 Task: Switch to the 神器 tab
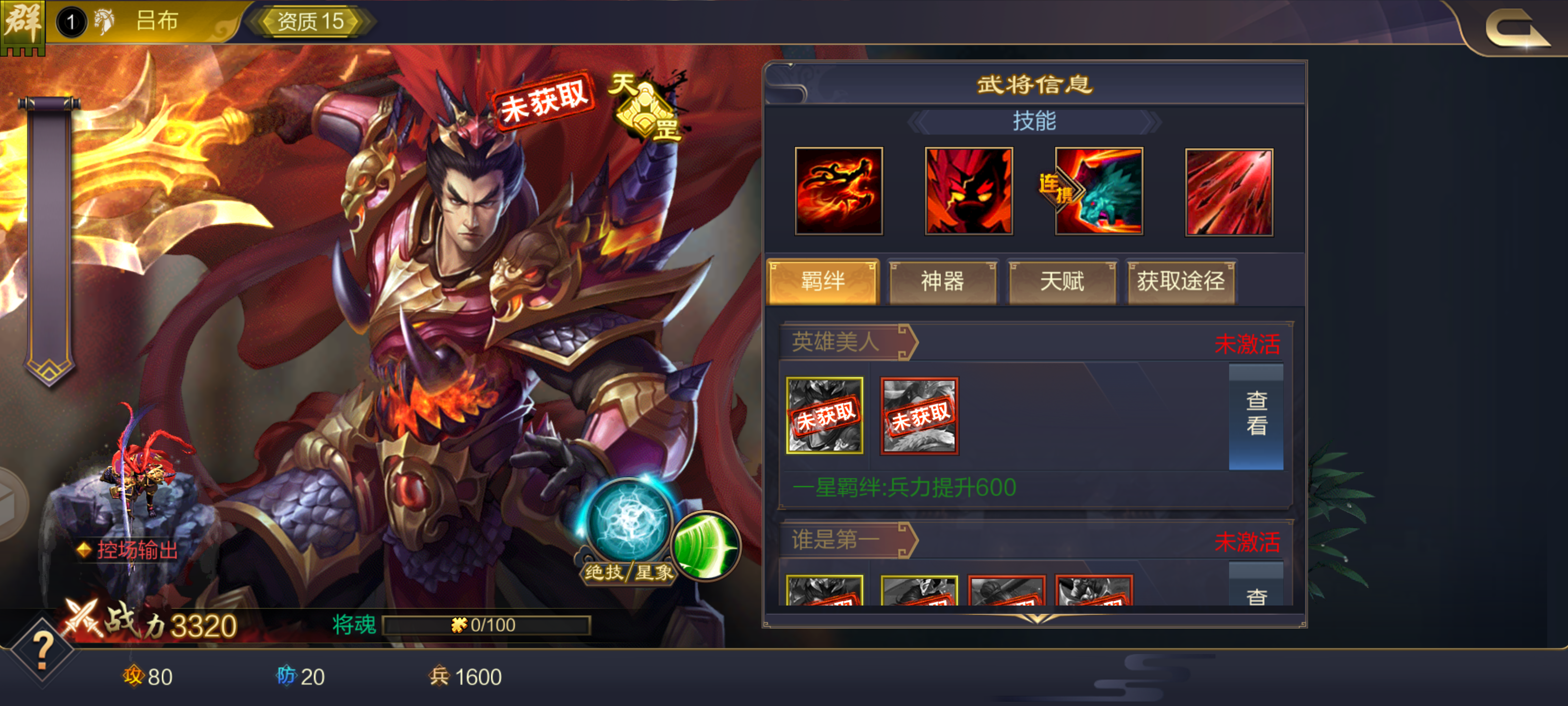[943, 282]
